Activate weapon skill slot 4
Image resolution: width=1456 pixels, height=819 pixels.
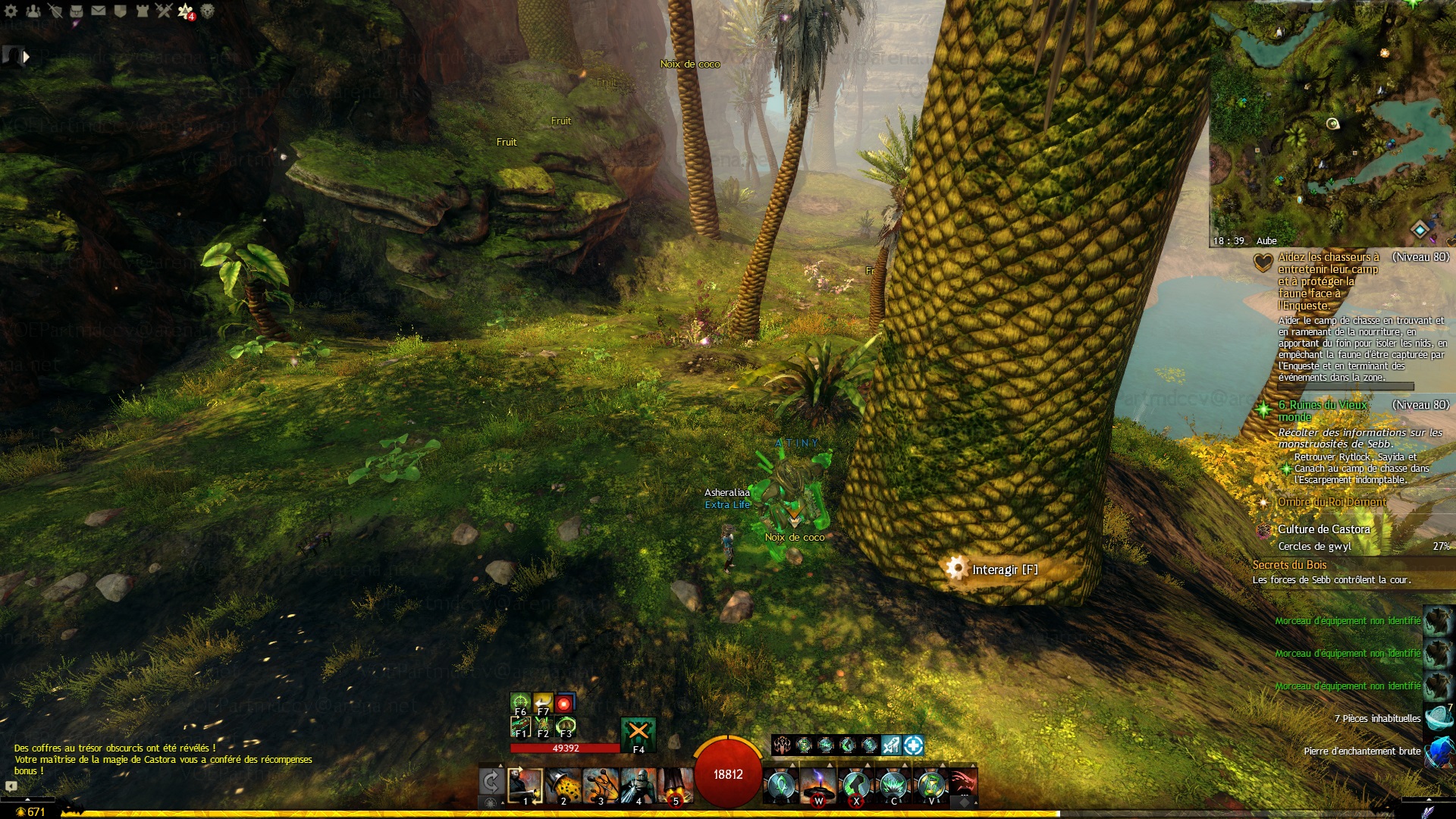click(x=638, y=785)
